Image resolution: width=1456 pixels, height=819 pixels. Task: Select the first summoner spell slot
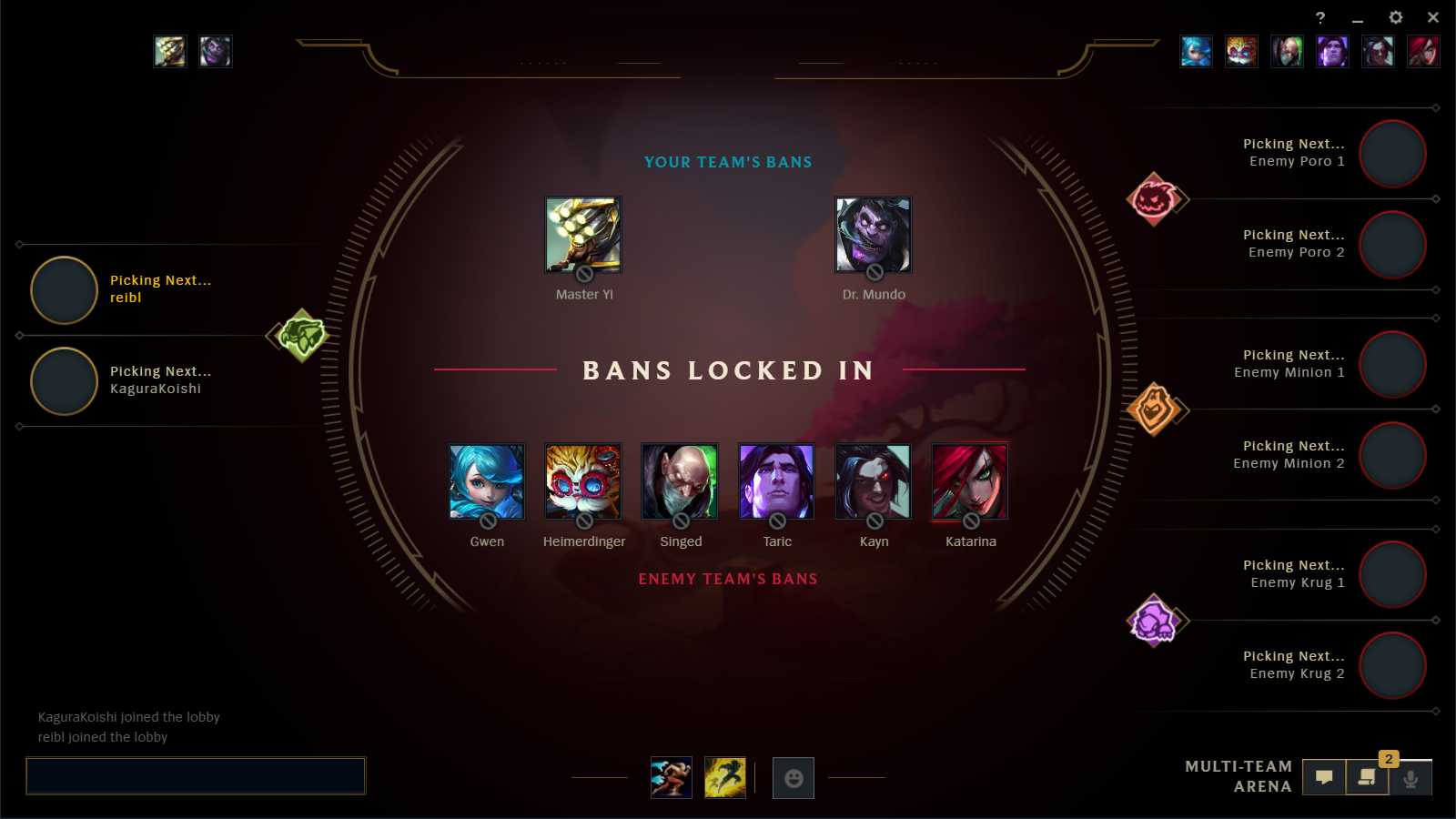(671, 777)
